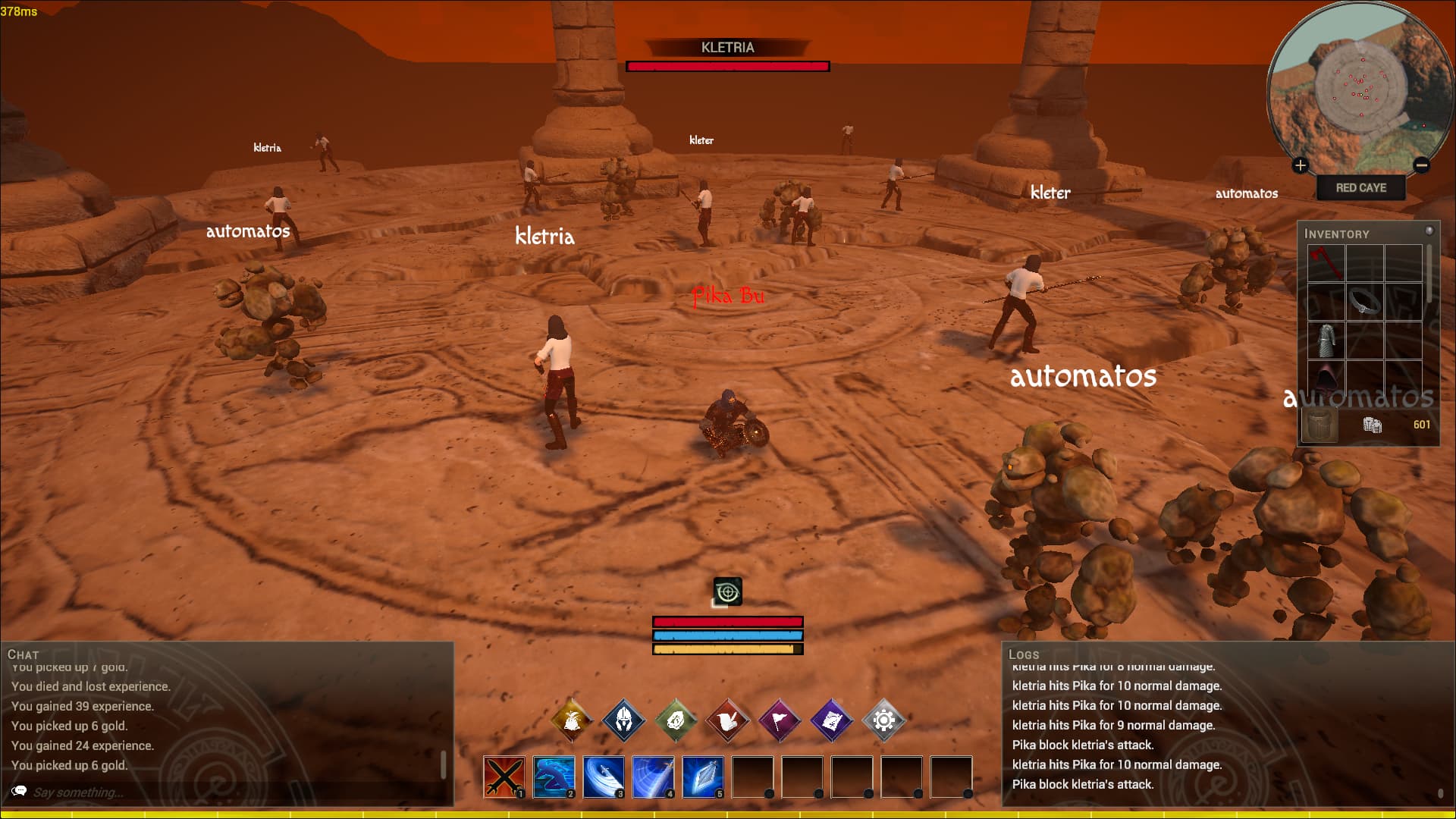
Task: Open the gold loot bag menu
Action: coord(572,719)
